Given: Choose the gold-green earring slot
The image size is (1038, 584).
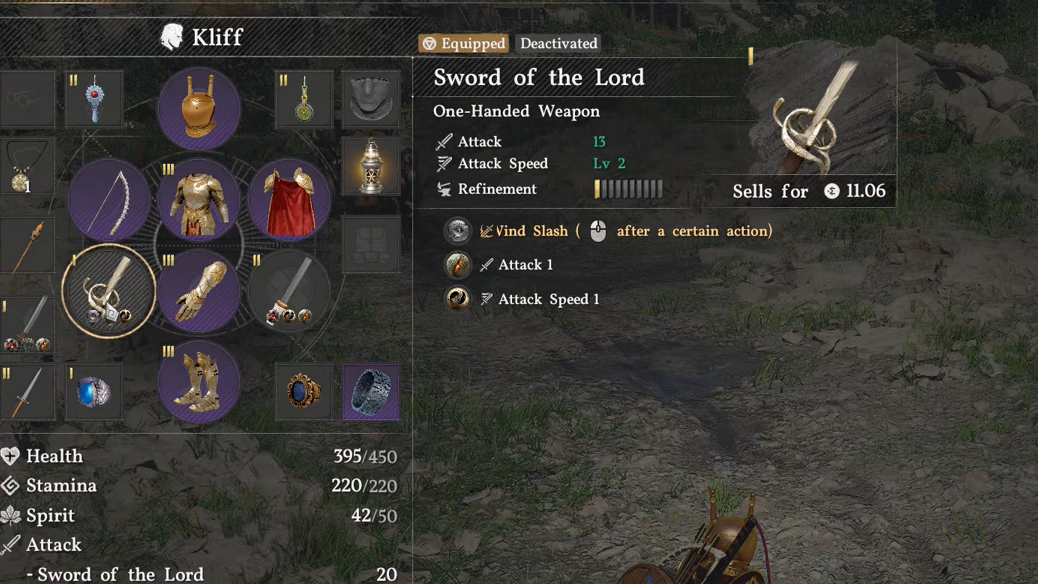Looking at the screenshot, I should [304, 99].
